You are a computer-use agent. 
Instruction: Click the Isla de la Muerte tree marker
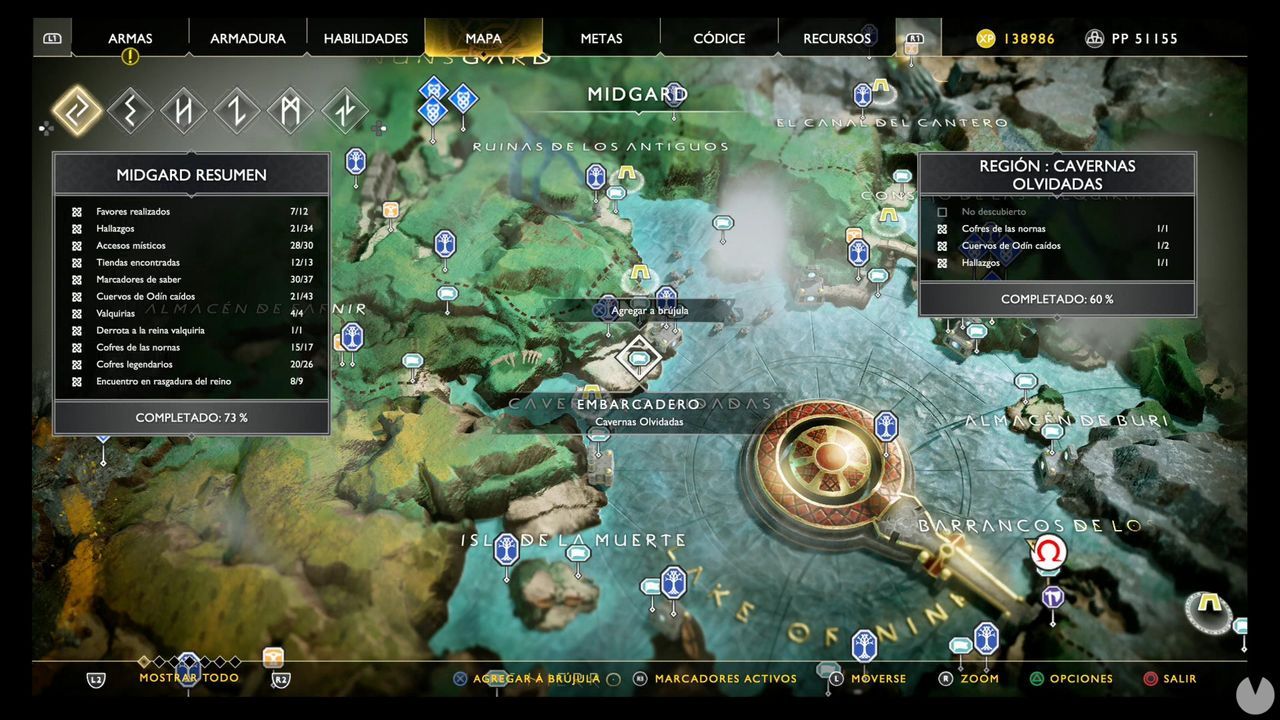(506, 550)
